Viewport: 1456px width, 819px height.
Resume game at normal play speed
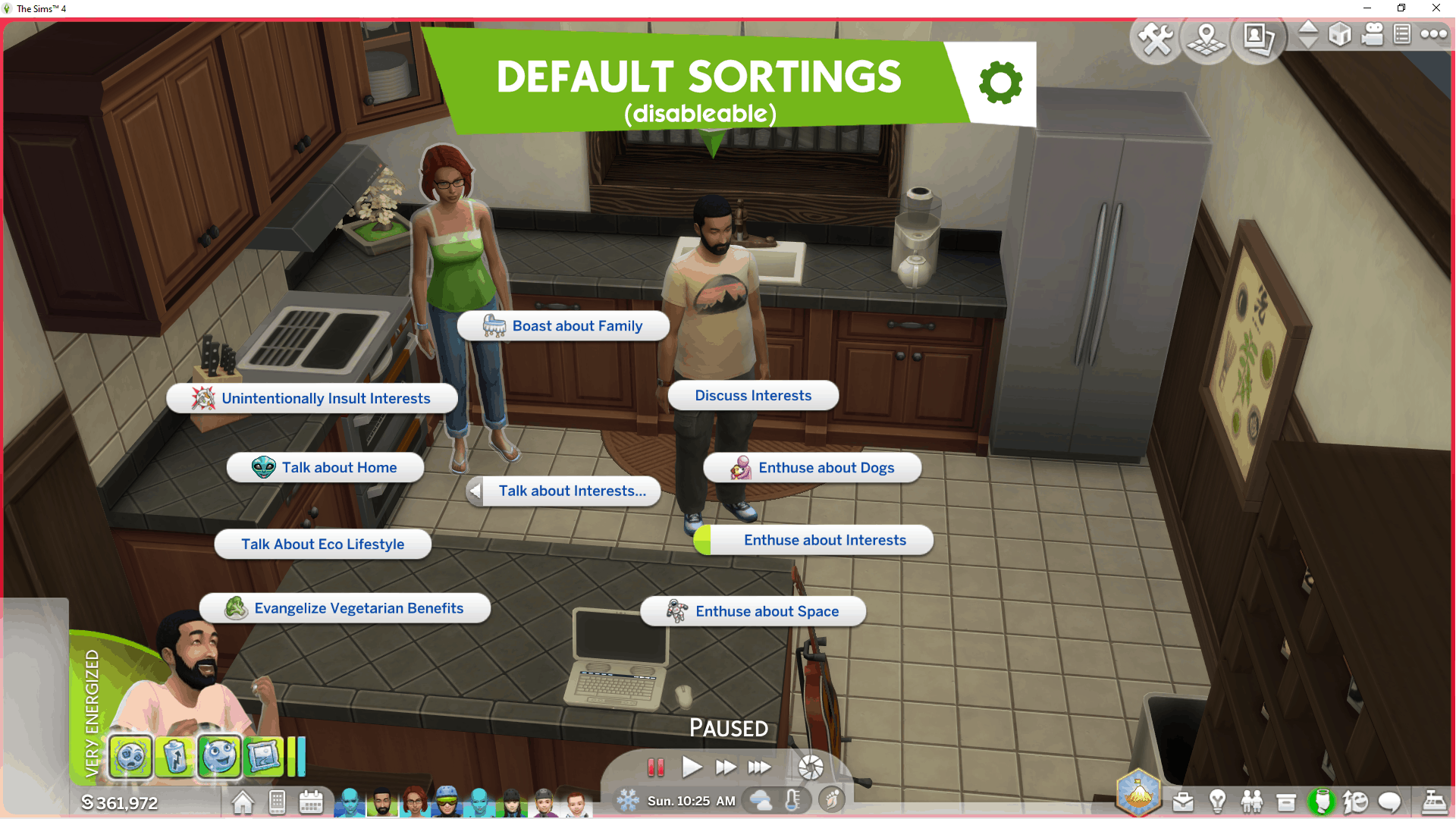point(691,767)
